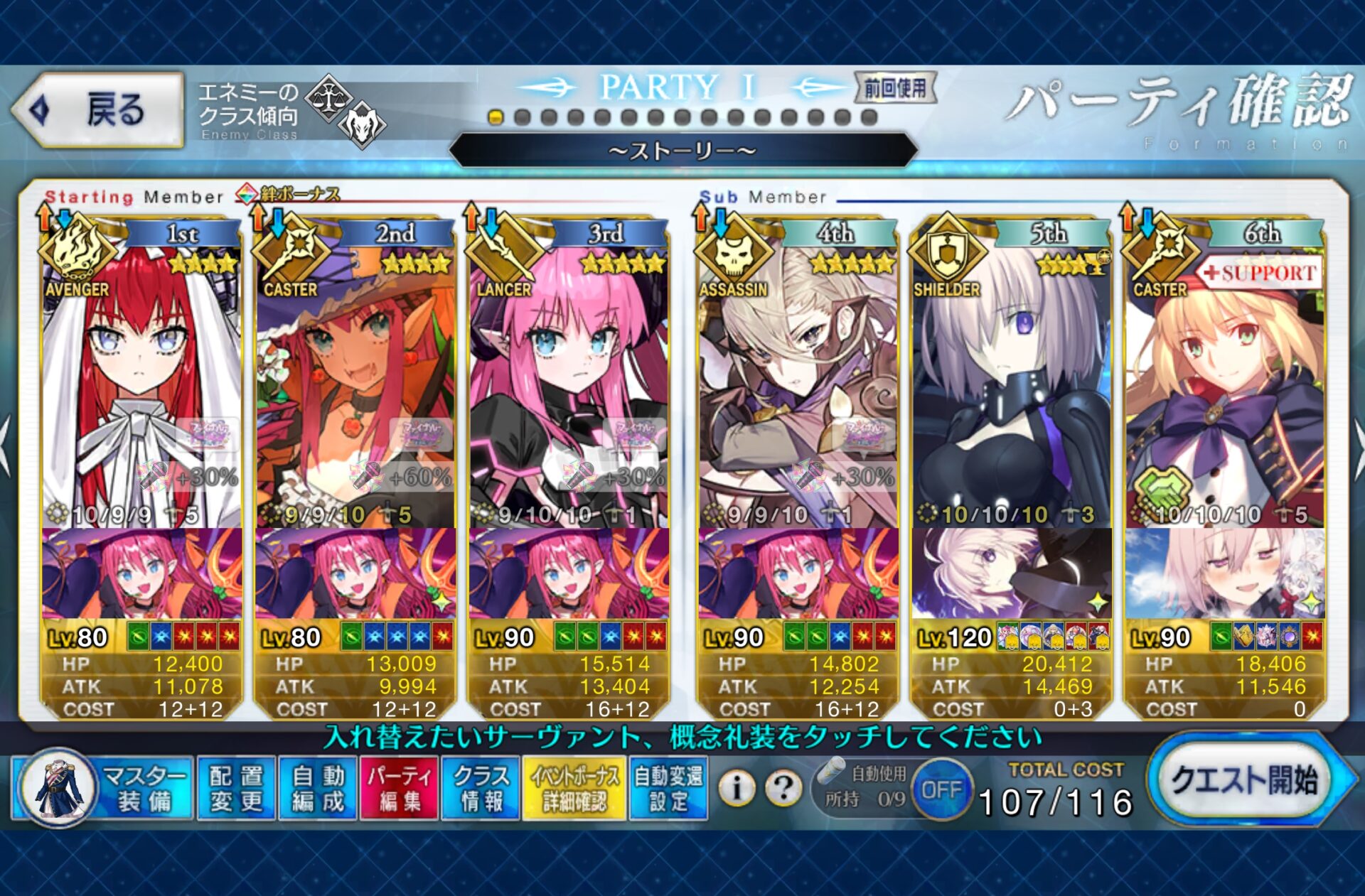Open help with the question mark icon
This screenshot has width=1365, height=896.
(783, 787)
